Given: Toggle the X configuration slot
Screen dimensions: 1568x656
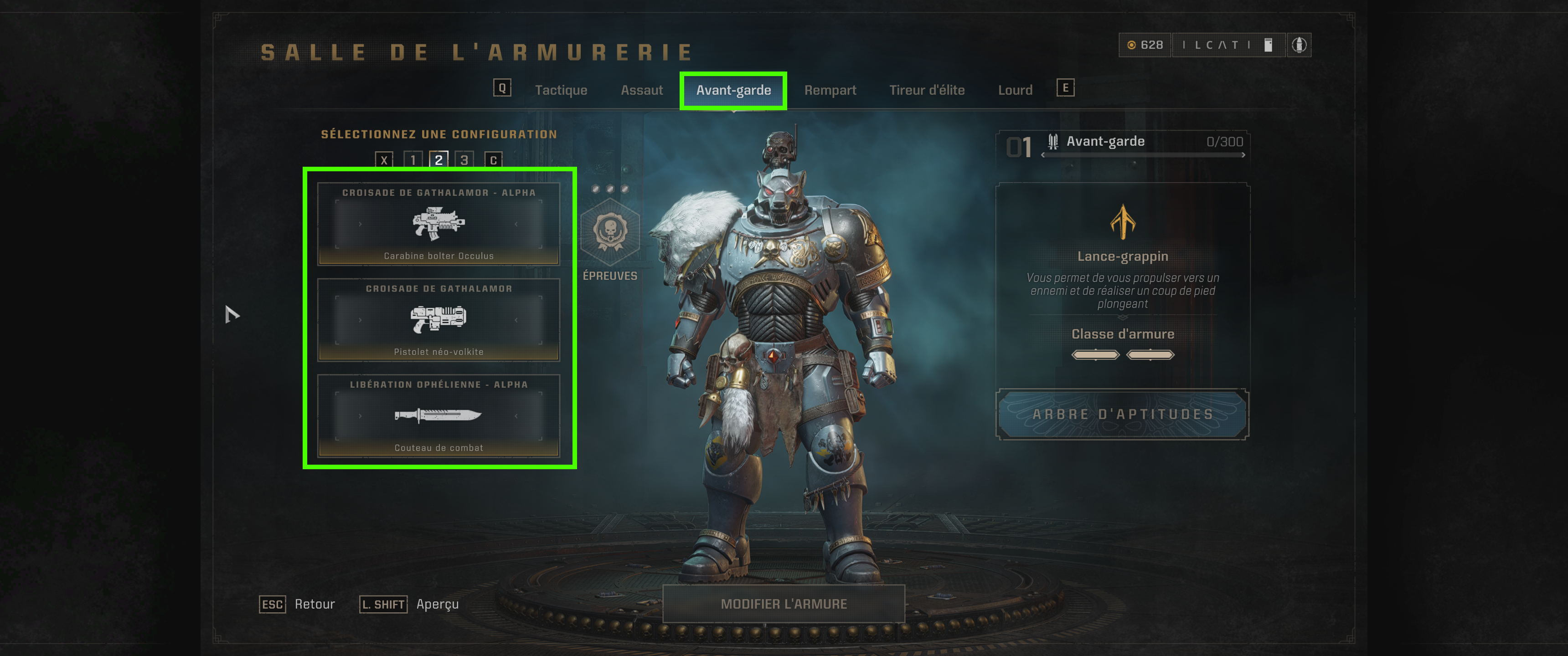Looking at the screenshot, I should 383,160.
